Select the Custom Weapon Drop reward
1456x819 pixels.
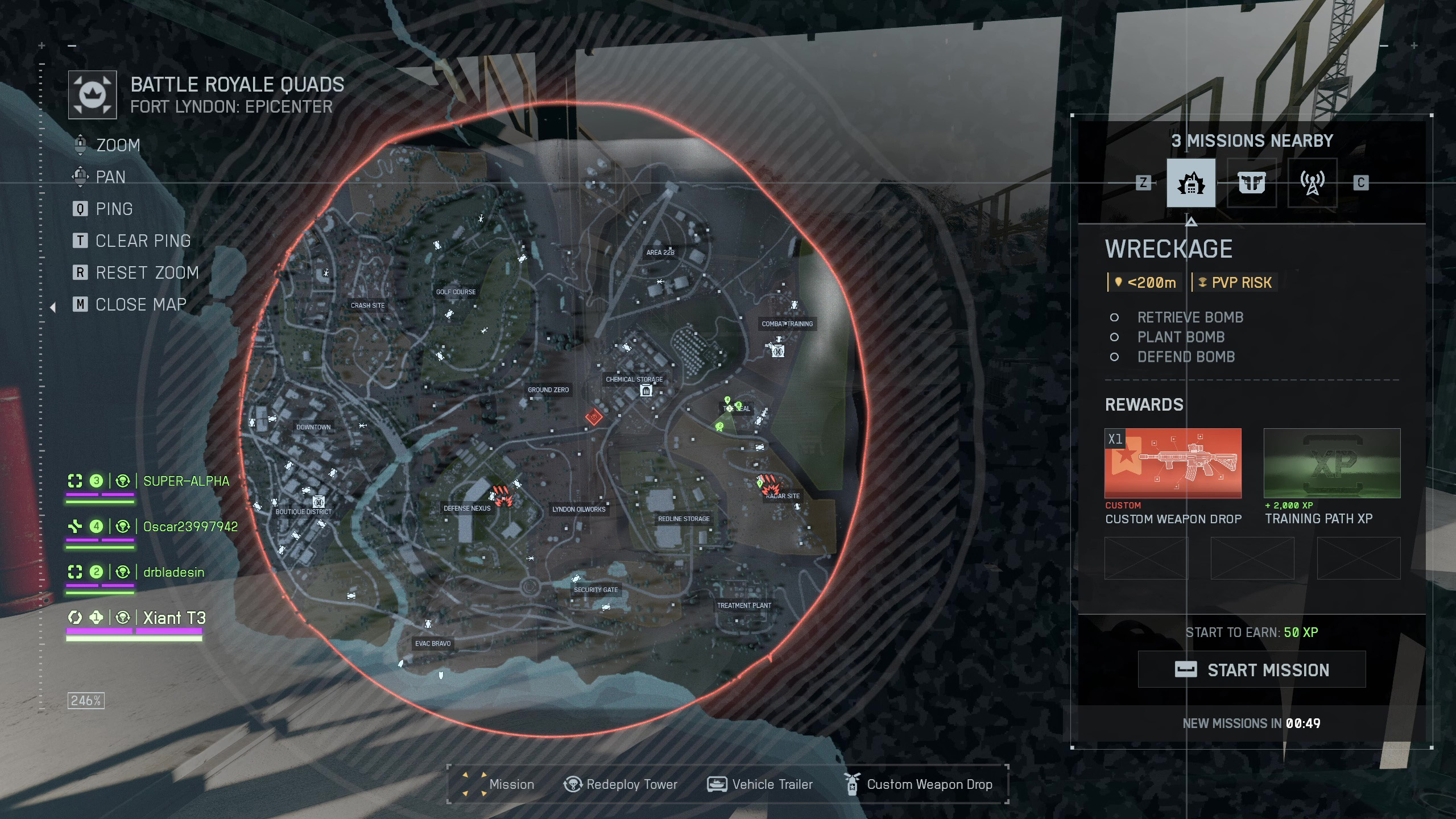coord(1173,463)
